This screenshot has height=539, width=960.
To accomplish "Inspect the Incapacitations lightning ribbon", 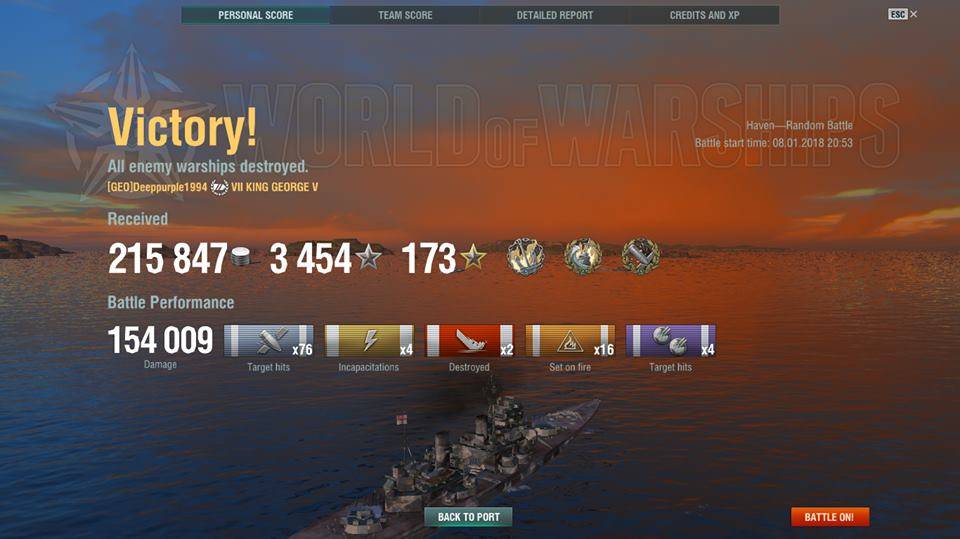I will coord(369,341).
